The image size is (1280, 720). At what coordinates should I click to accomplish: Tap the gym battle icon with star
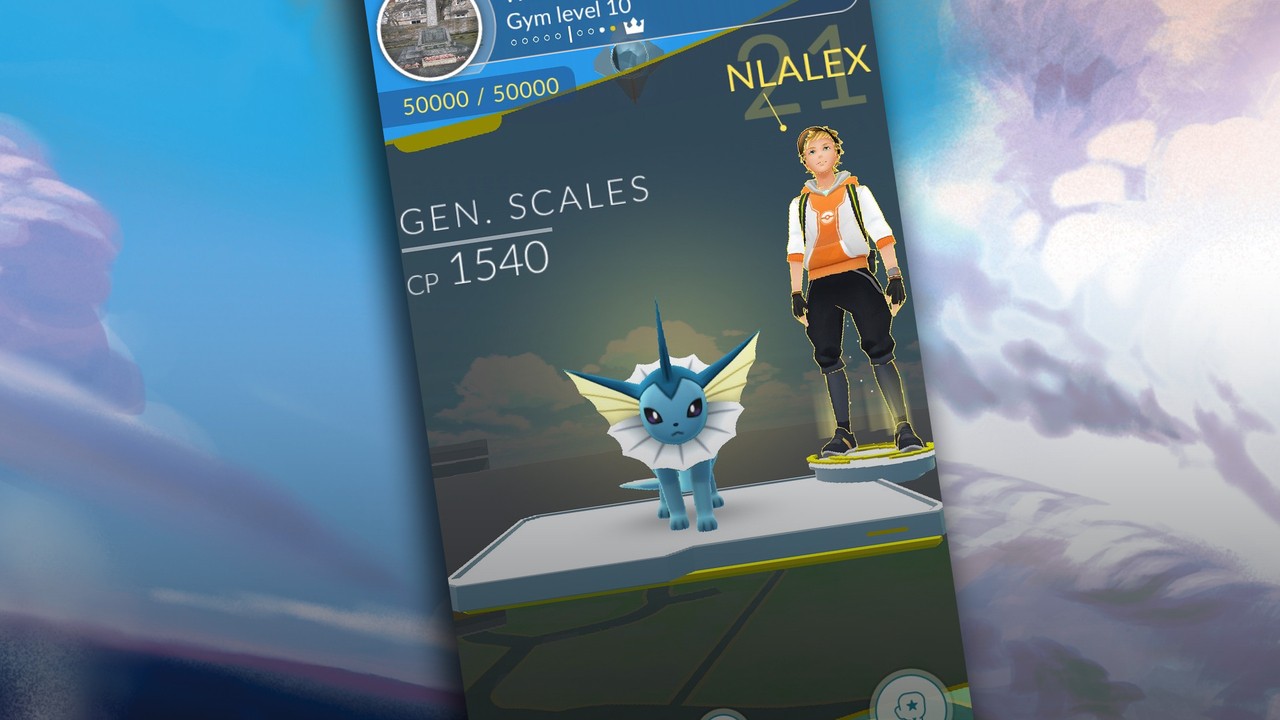tap(911, 705)
